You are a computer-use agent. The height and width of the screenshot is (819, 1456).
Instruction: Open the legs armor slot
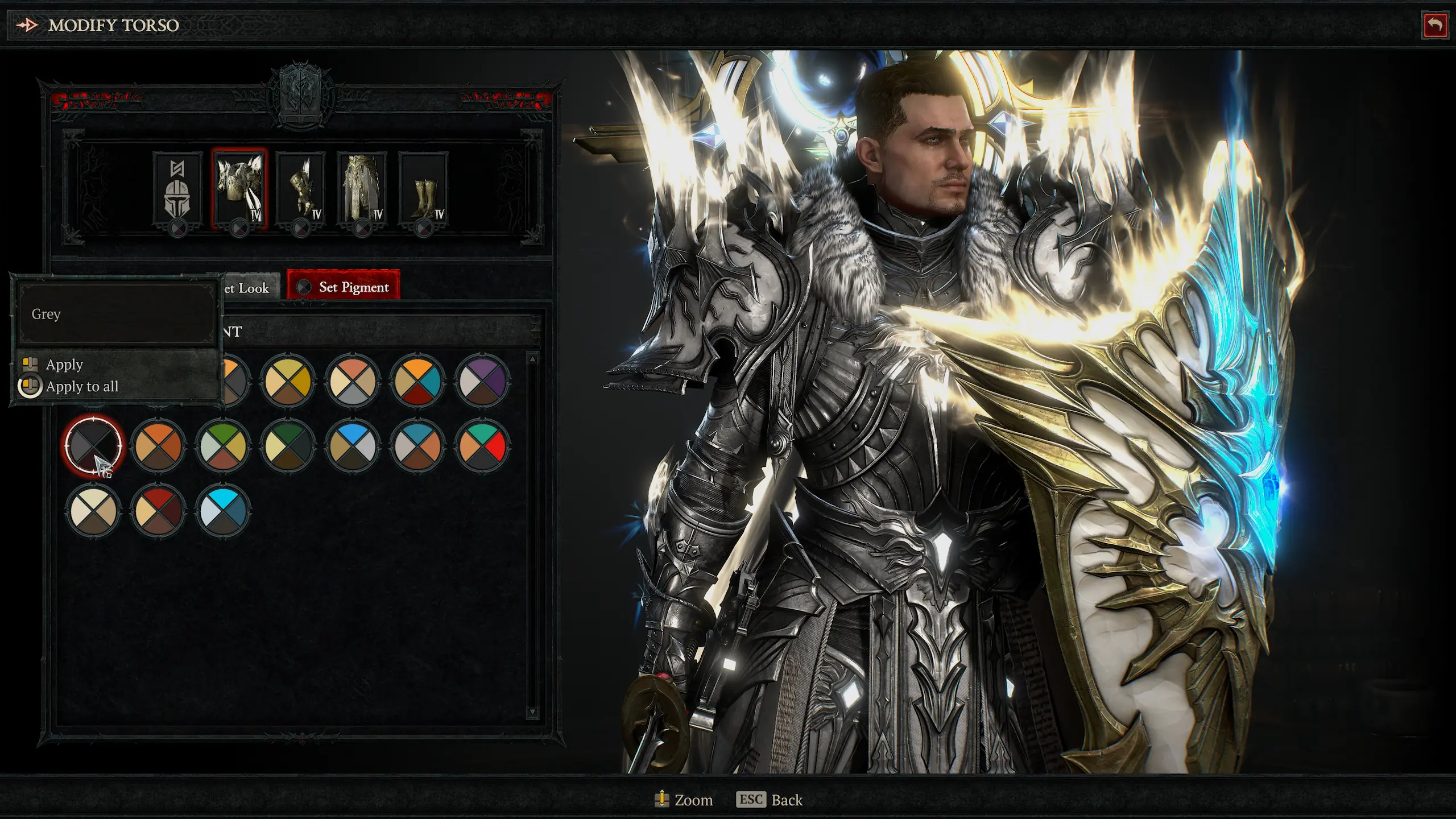[x=362, y=191]
